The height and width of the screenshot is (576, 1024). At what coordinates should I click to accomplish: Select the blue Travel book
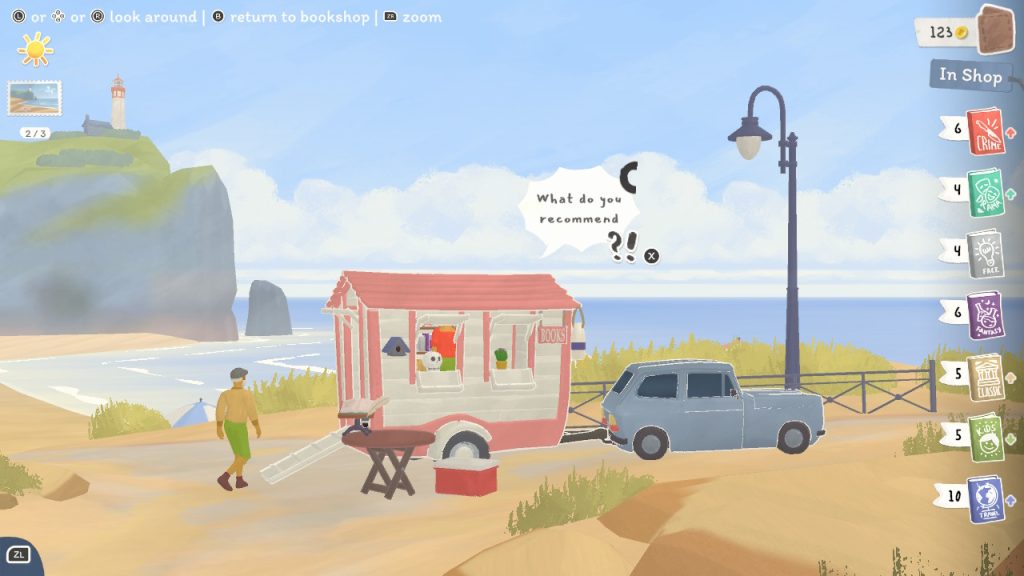[x=985, y=499]
